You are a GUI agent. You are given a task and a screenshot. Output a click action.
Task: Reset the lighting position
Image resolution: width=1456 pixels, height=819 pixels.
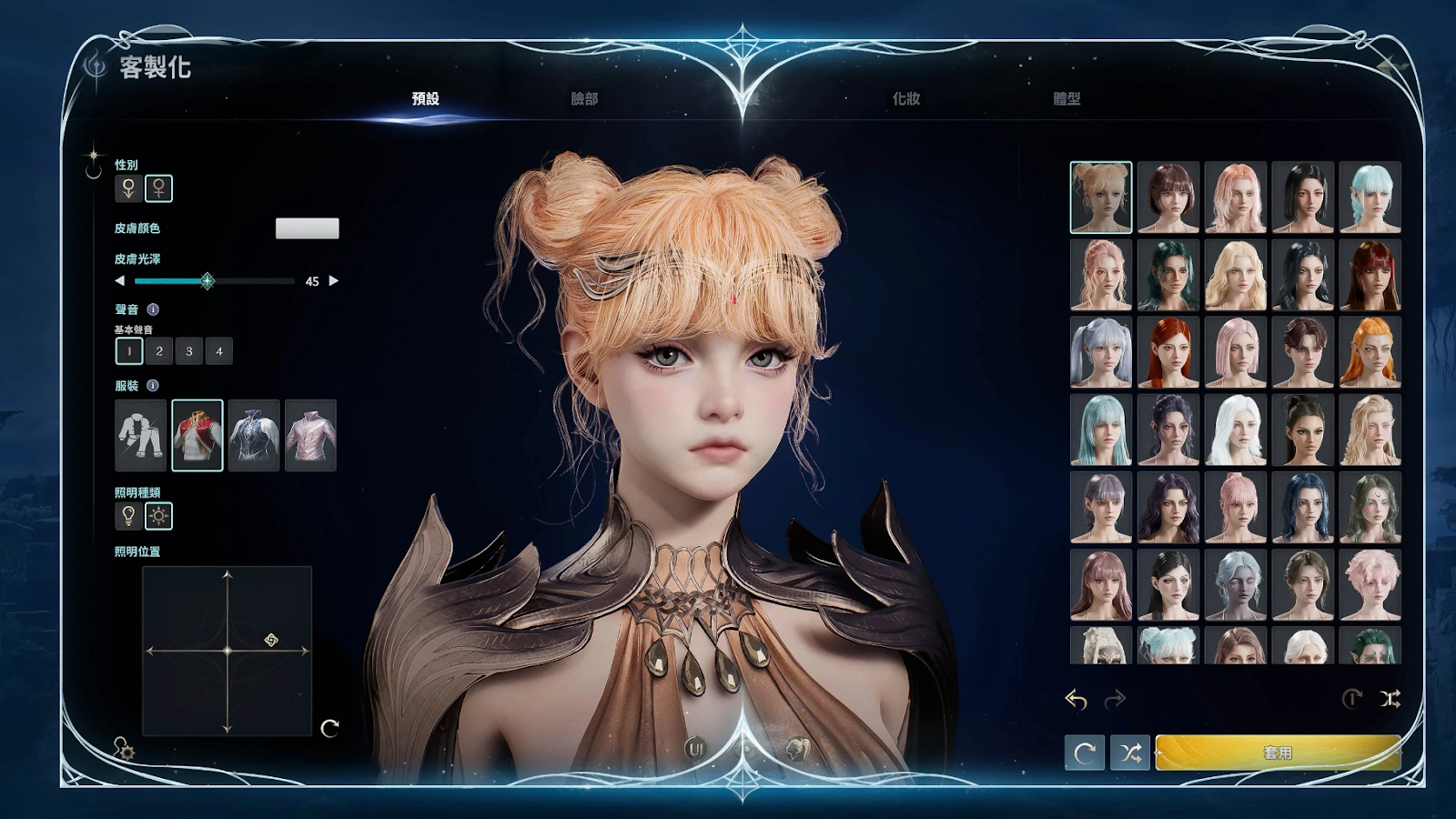[x=329, y=727]
